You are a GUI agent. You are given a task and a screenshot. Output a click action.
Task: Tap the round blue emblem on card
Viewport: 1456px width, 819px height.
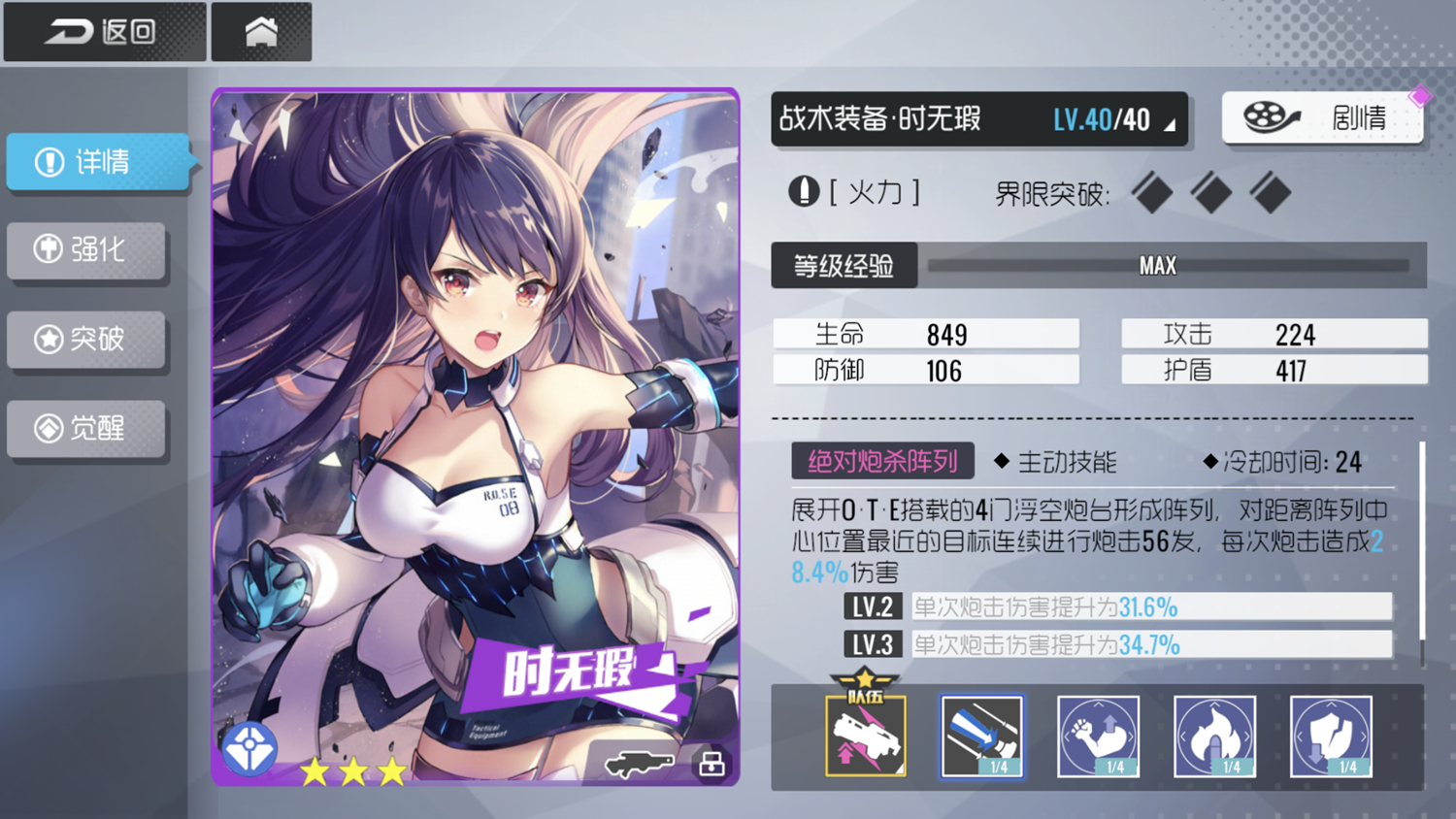[249, 748]
